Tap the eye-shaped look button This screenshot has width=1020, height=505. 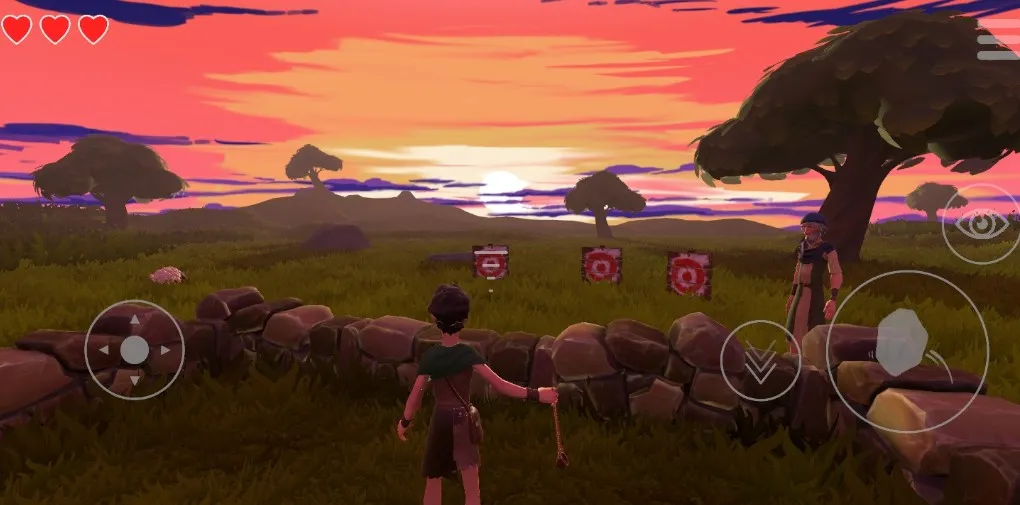tap(980, 223)
